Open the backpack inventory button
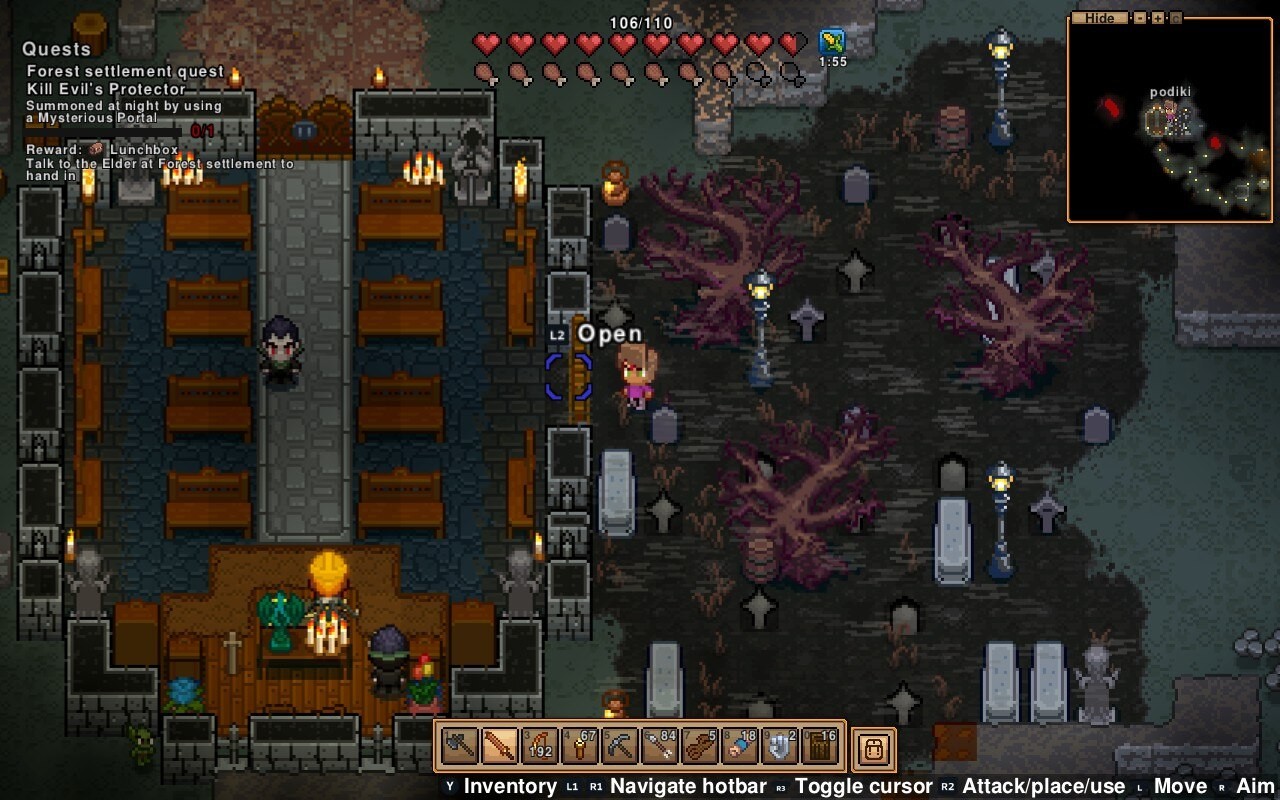Viewport: 1280px width, 800px height. point(874,748)
